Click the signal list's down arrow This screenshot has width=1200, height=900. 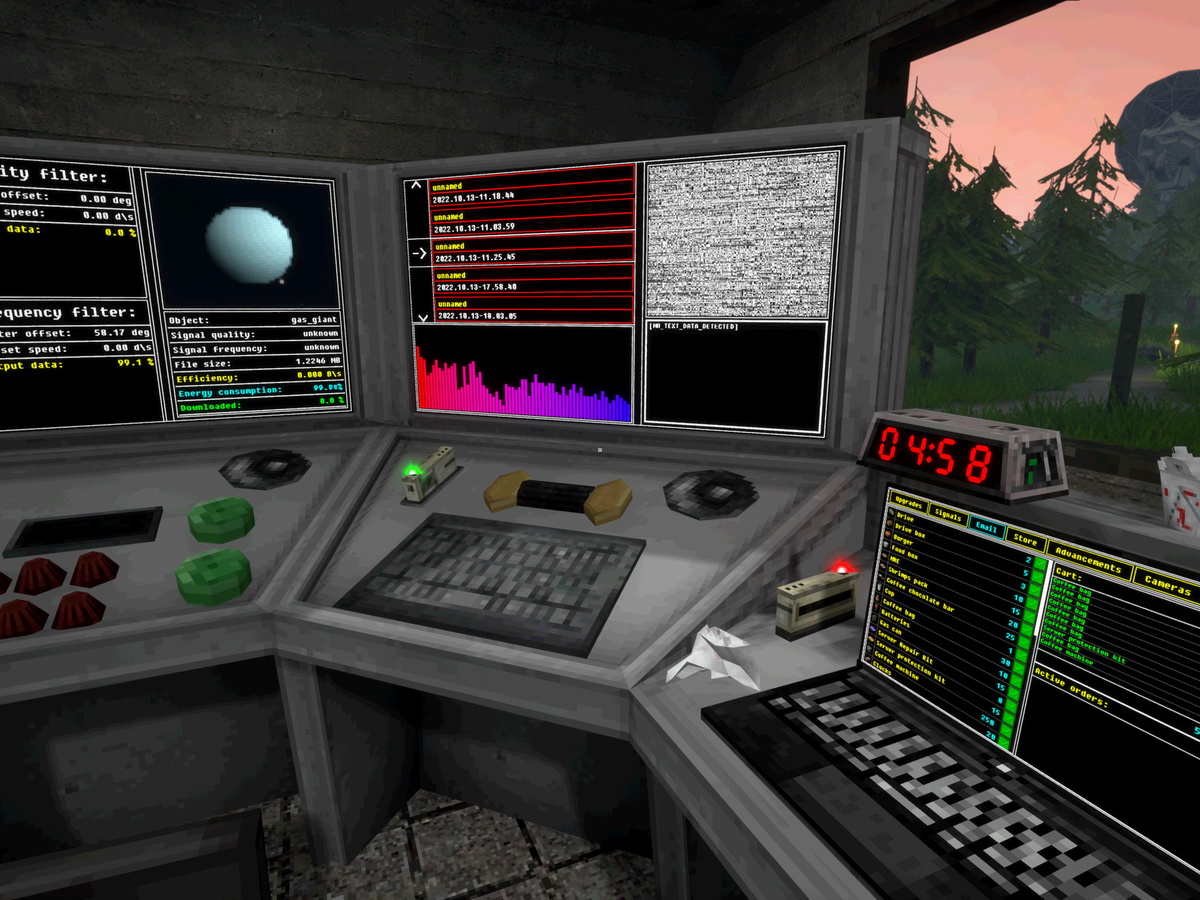[421, 317]
